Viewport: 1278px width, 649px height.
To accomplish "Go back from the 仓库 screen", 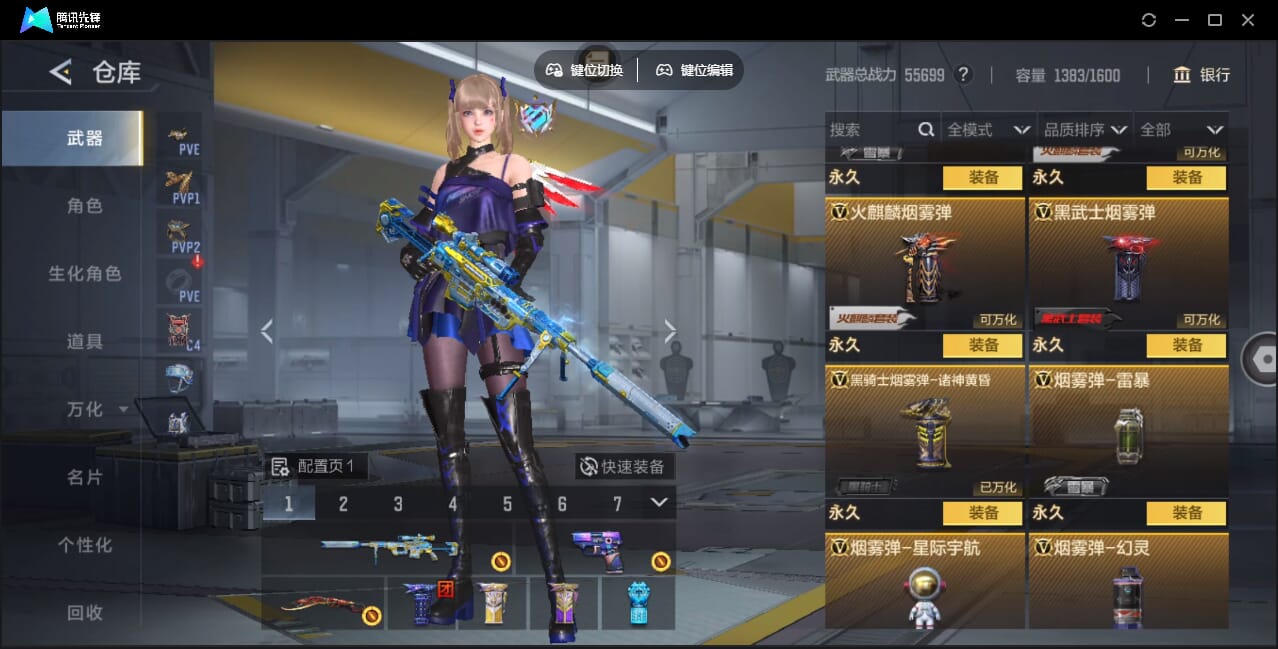I will pyautogui.click(x=61, y=72).
